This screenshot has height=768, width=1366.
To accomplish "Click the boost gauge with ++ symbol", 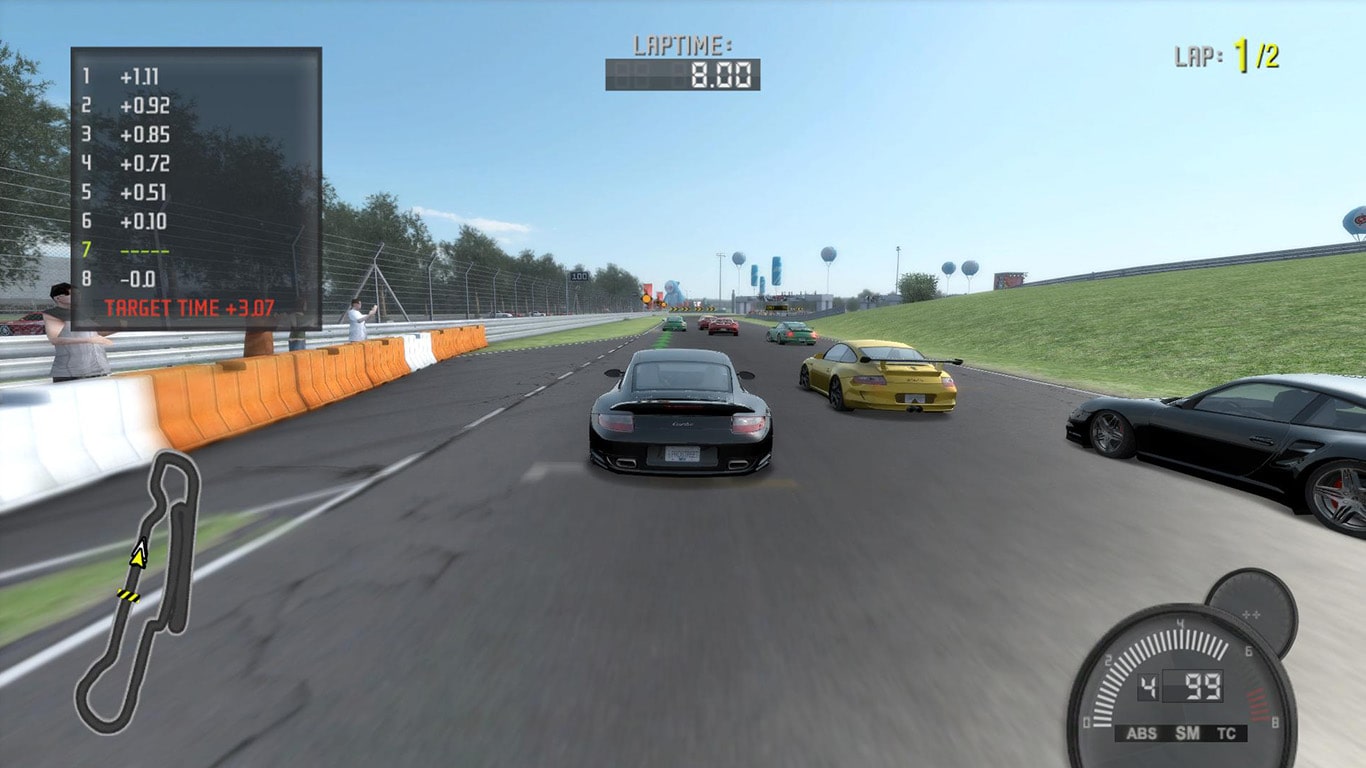I will (1249, 615).
